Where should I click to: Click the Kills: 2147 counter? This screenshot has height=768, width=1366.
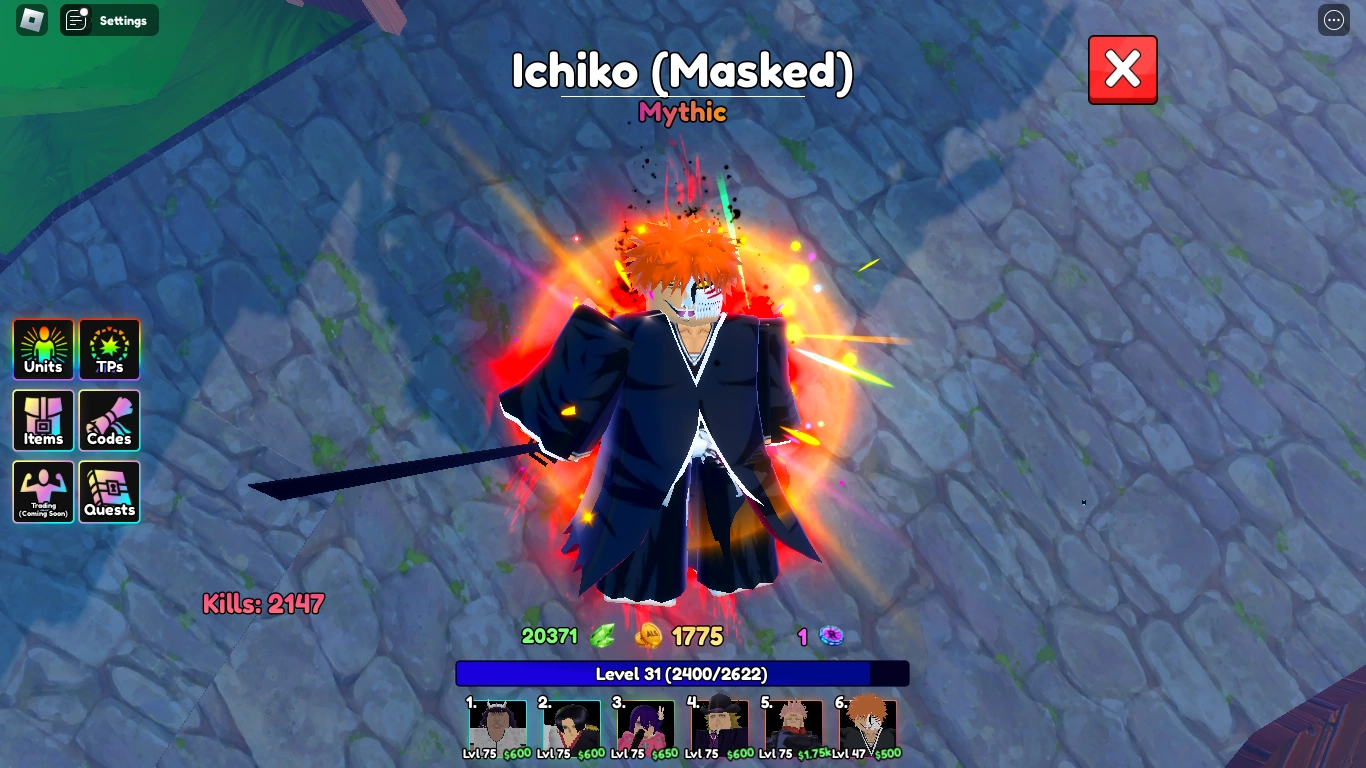click(x=260, y=603)
